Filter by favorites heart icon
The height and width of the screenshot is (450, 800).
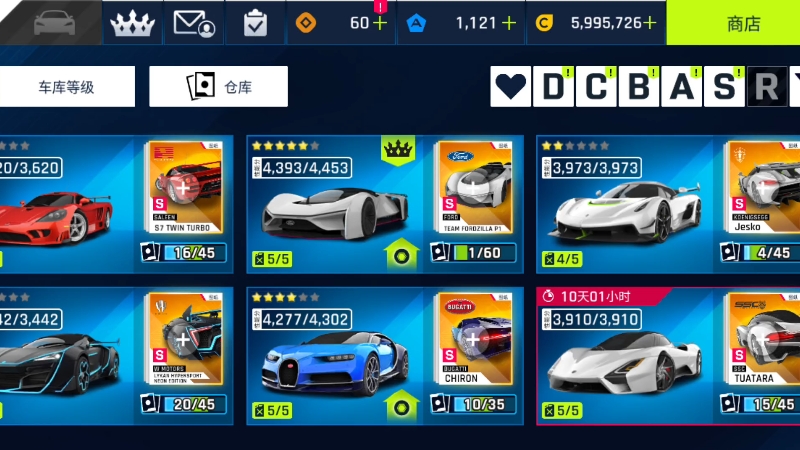[x=512, y=88]
